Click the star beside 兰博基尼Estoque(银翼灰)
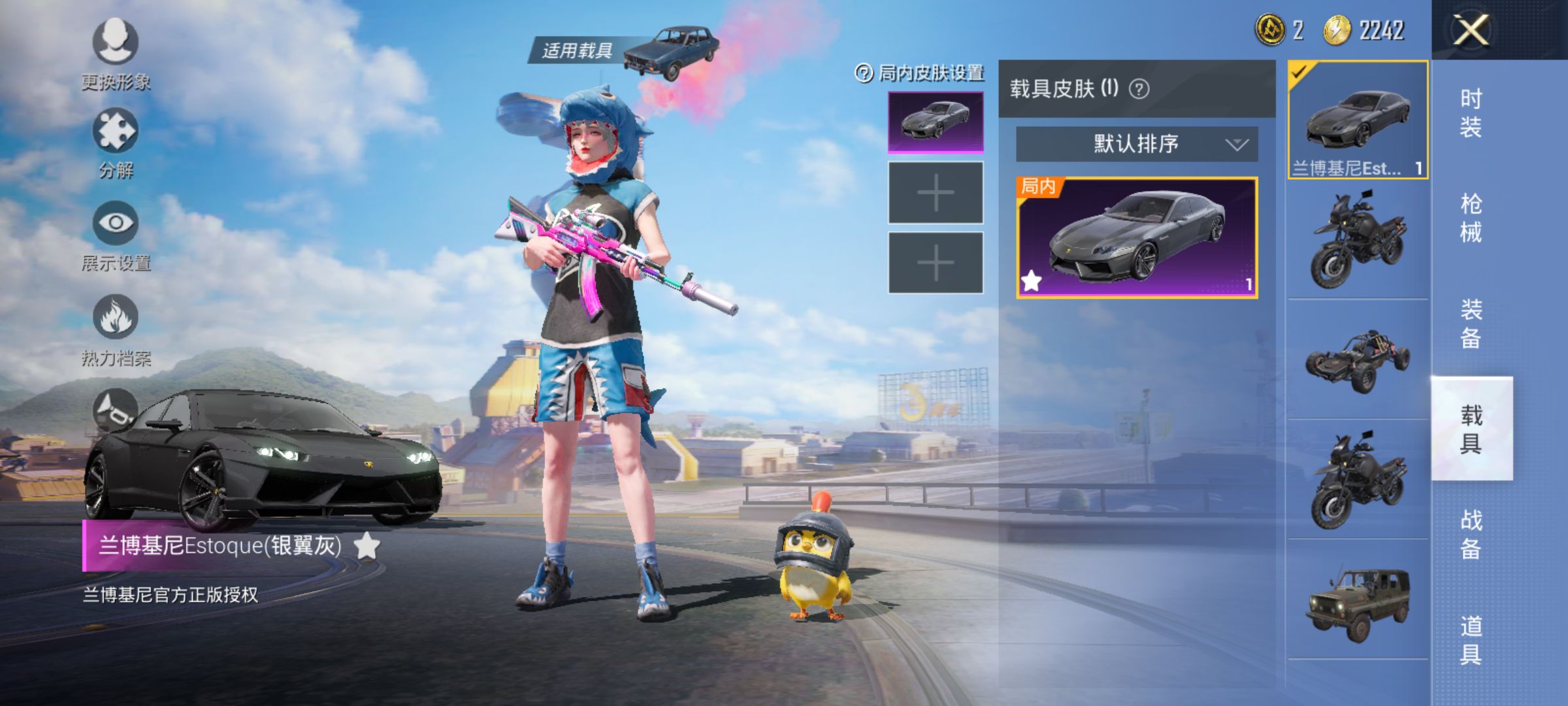This screenshot has height=706, width=1568. point(367,545)
